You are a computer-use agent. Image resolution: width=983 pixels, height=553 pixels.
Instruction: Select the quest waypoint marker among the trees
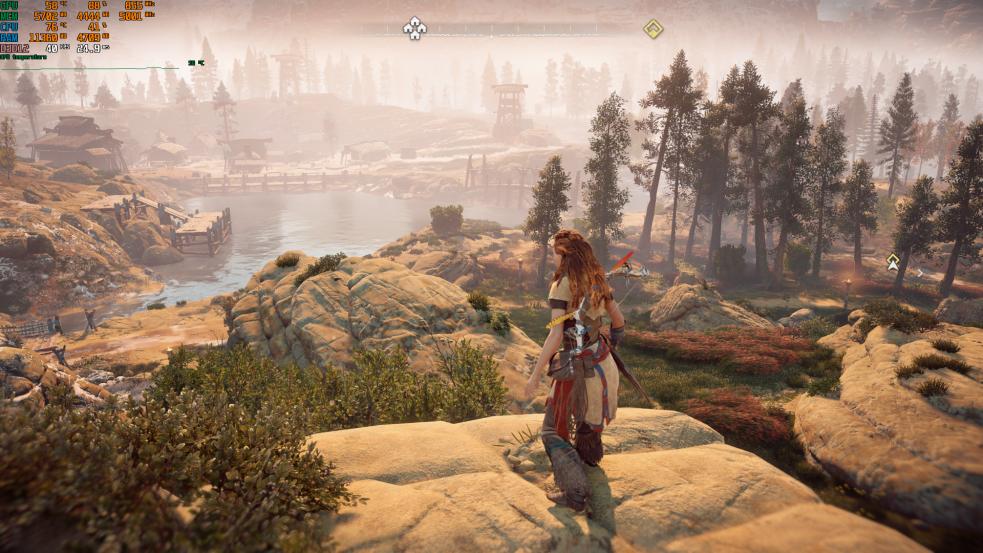(893, 262)
